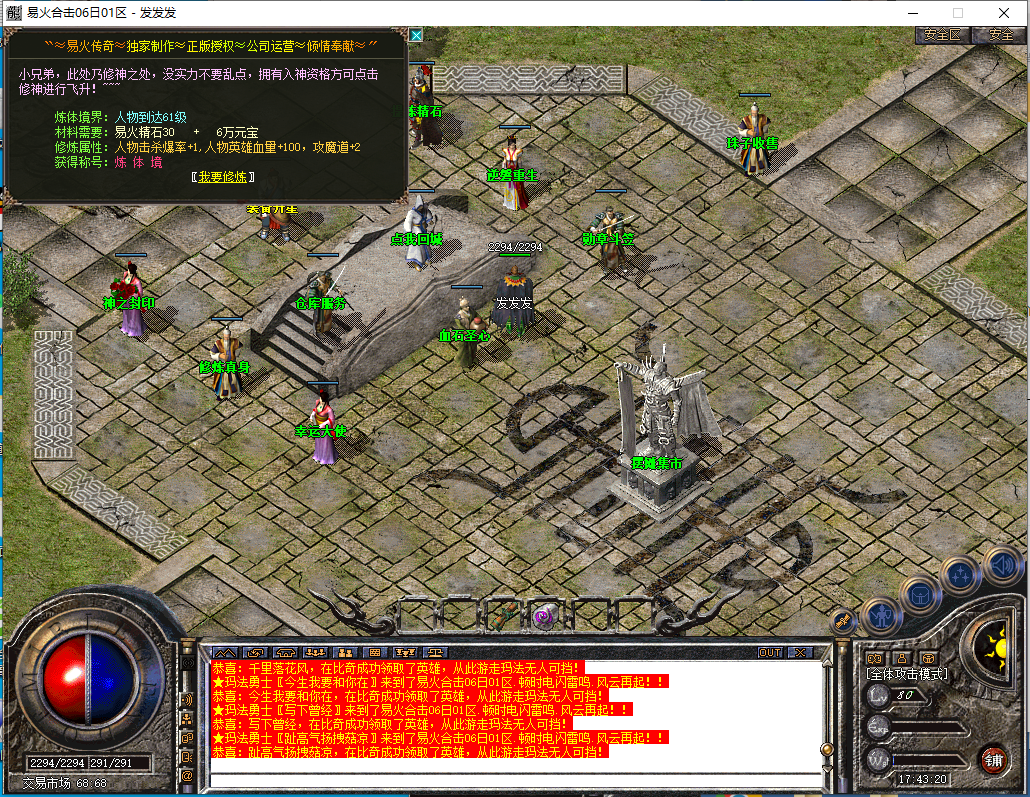Click the 安全 button at top right

pos(1000,34)
